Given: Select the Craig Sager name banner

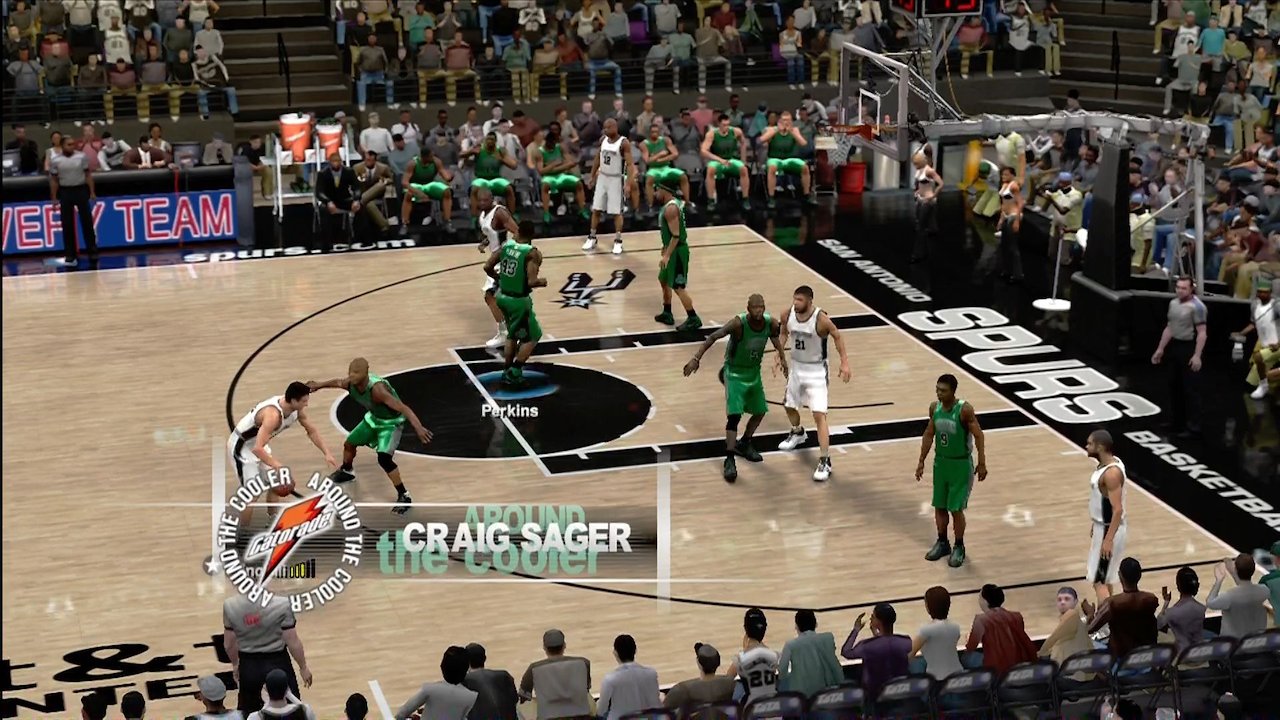Looking at the screenshot, I should 516,538.
